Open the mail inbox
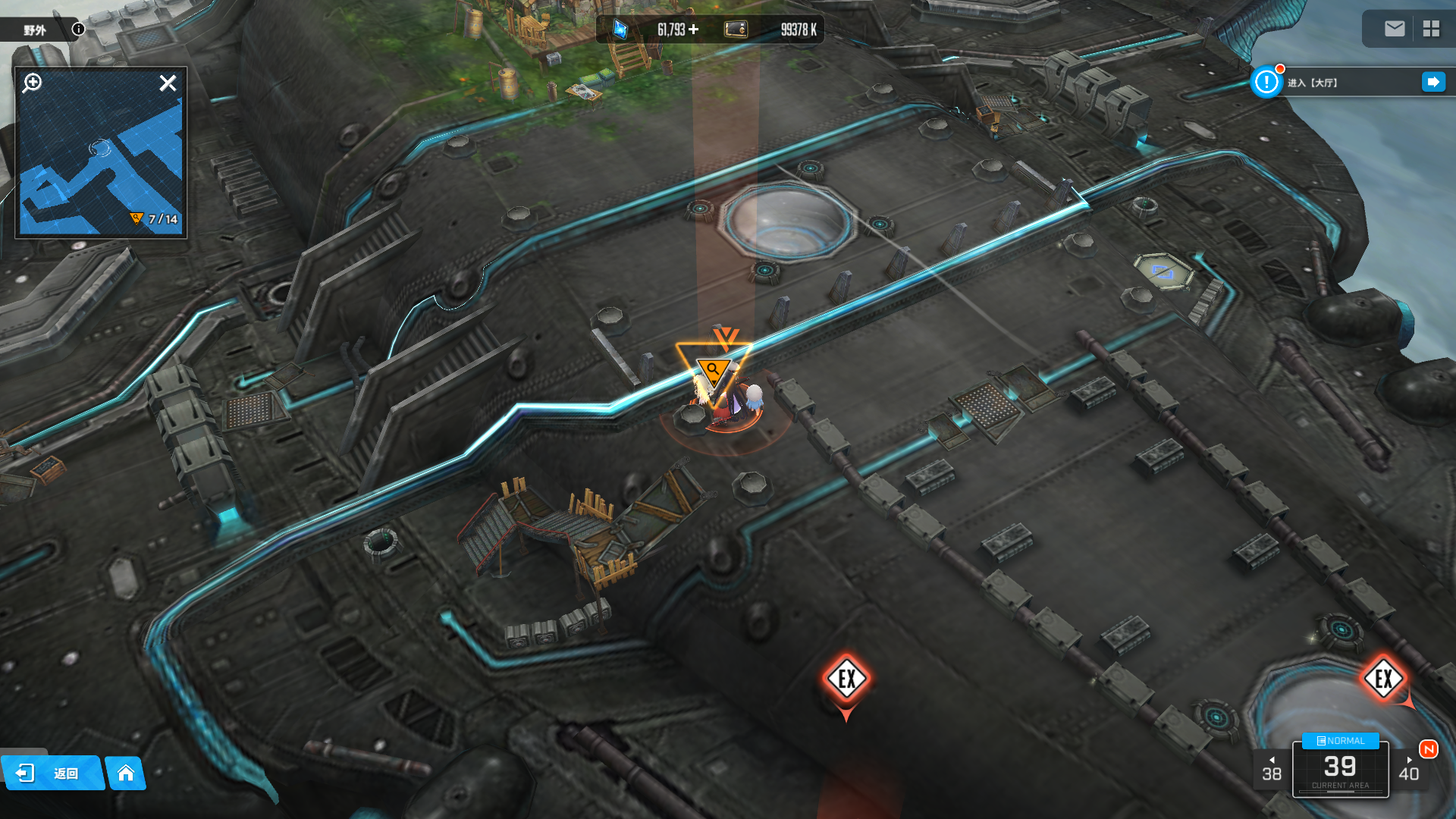Screen dimensions: 1456x819 point(1394,29)
